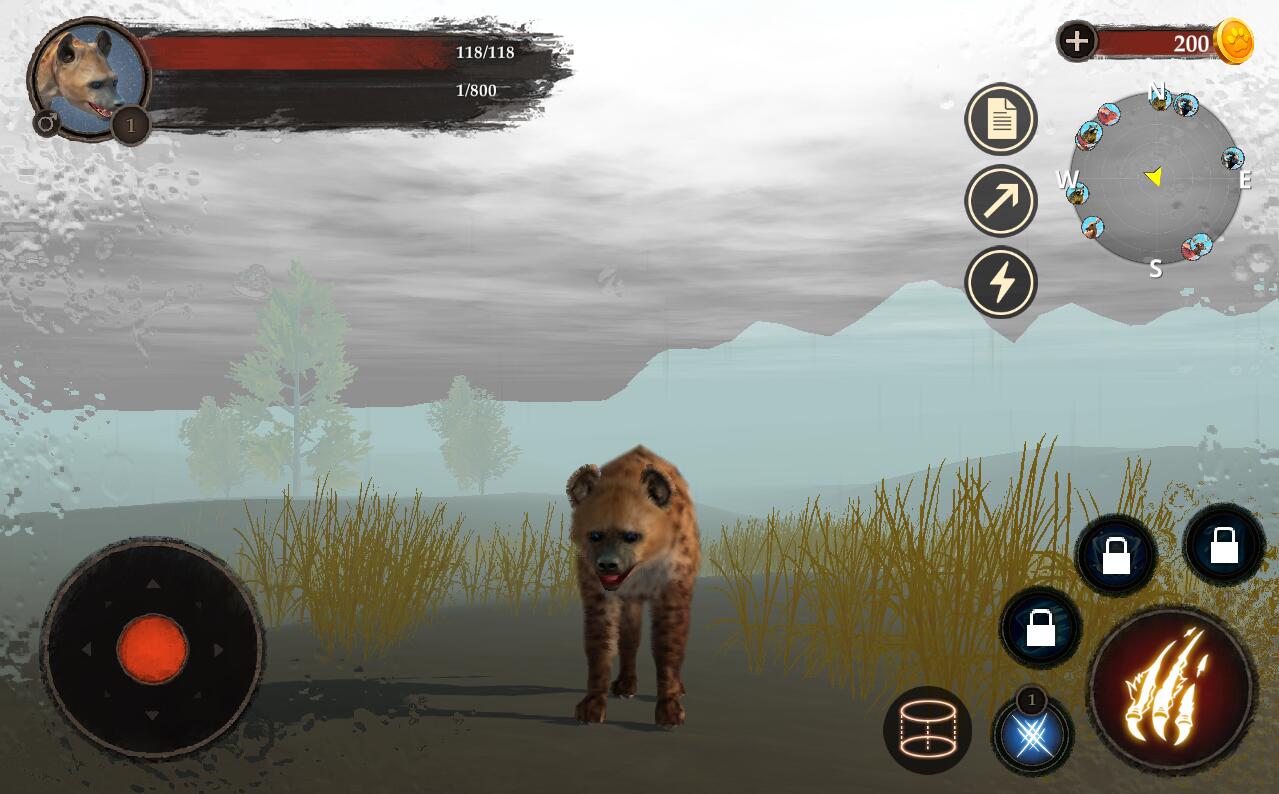This screenshot has height=794, width=1279.
Task: Trigger the blue slash skill
Action: click(x=1033, y=736)
